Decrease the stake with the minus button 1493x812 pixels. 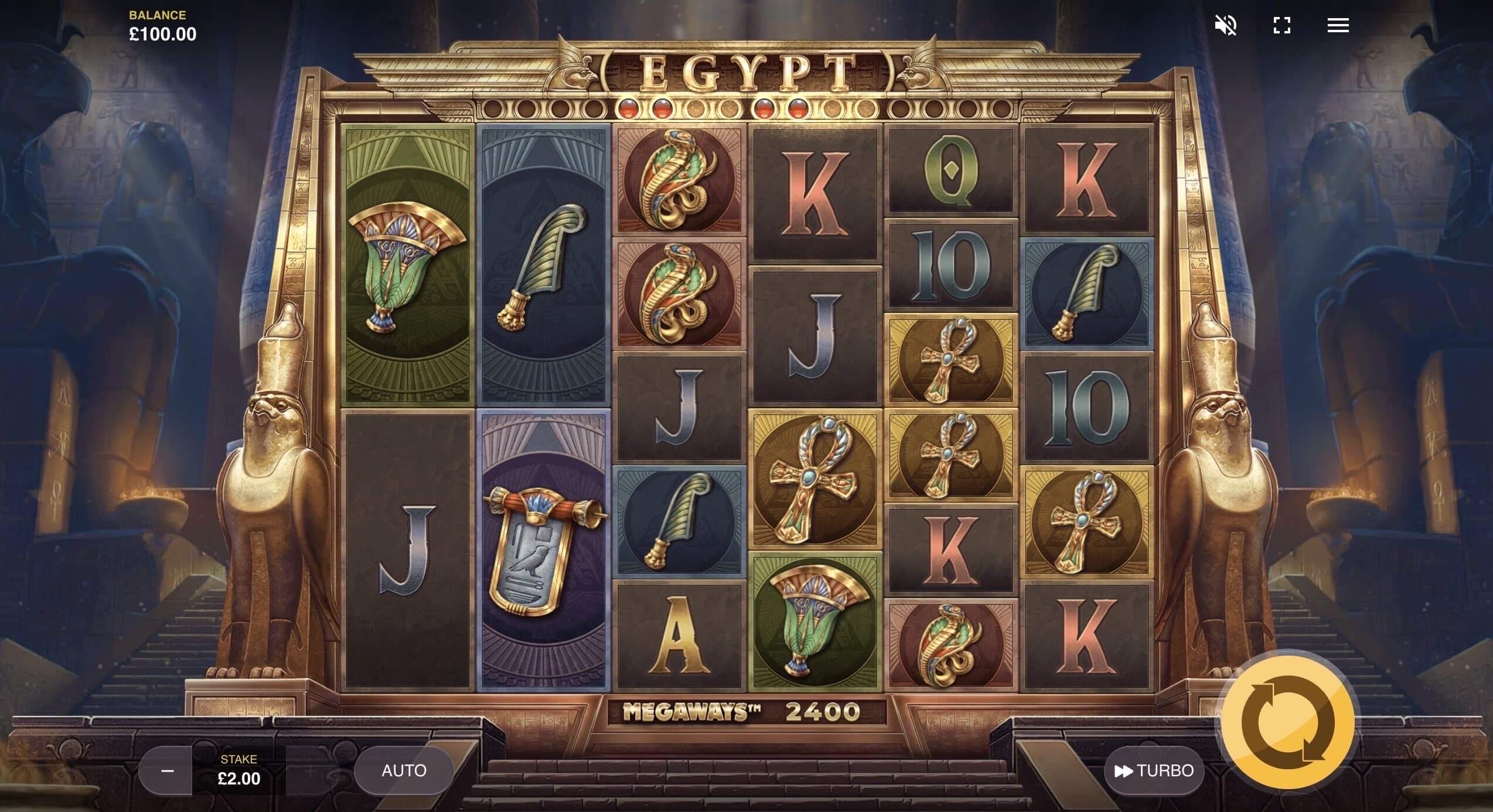166,770
